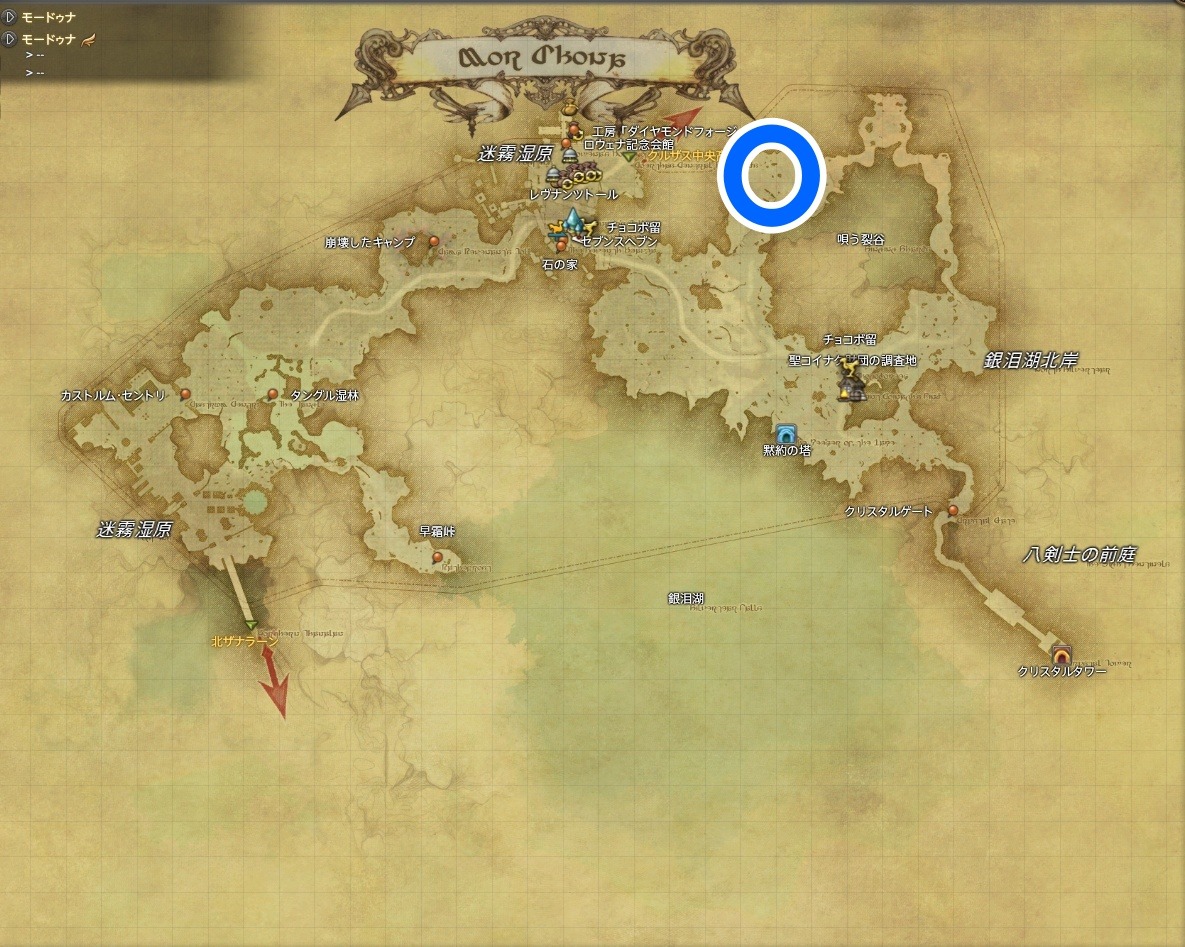The image size is (1185, 947).
Task: Click the orange marker beside ロウェナ記念会館
Action: point(567,143)
